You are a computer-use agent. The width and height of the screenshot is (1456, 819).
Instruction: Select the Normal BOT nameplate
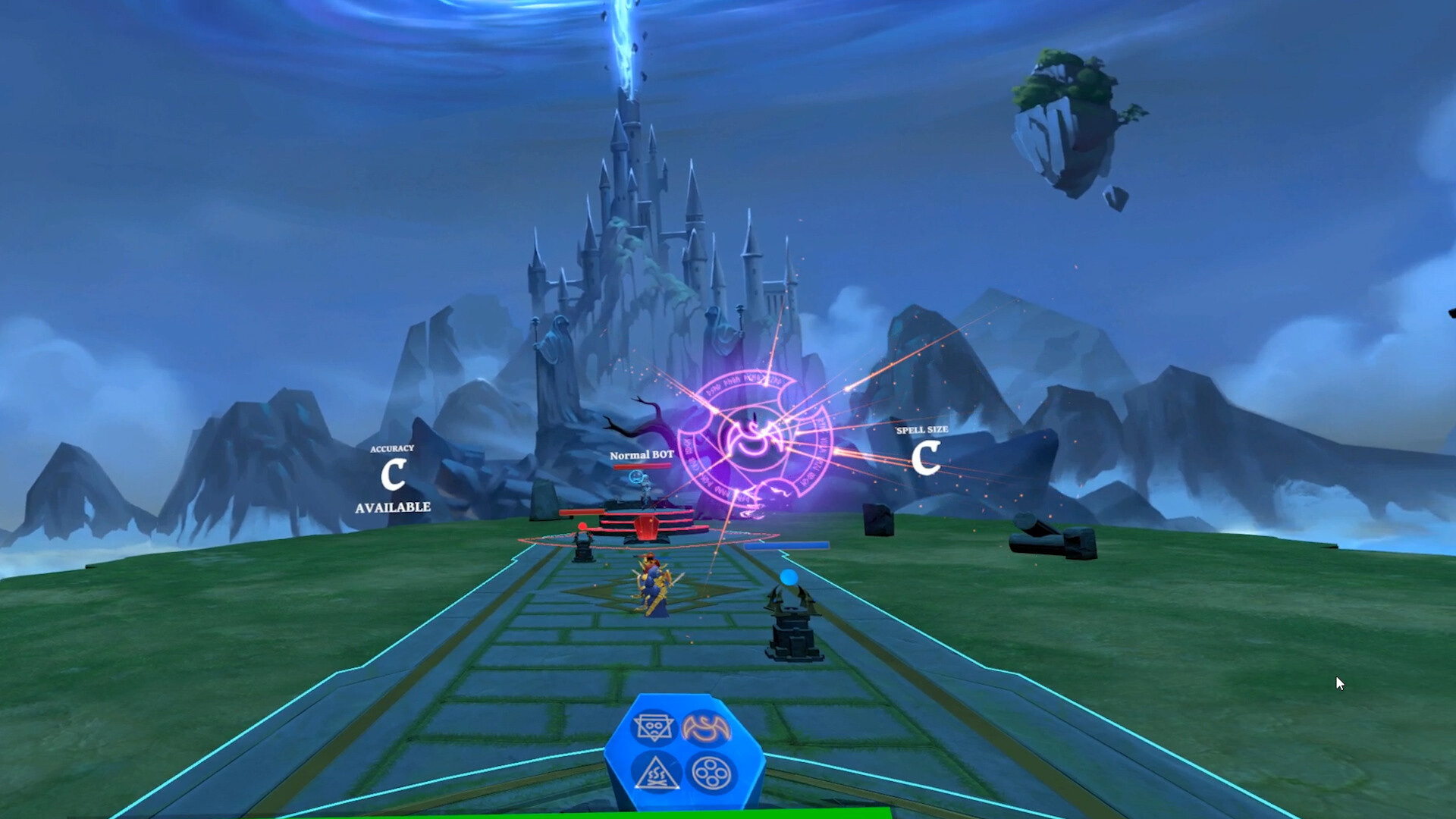pyautogui.click(x=642, y=454)
